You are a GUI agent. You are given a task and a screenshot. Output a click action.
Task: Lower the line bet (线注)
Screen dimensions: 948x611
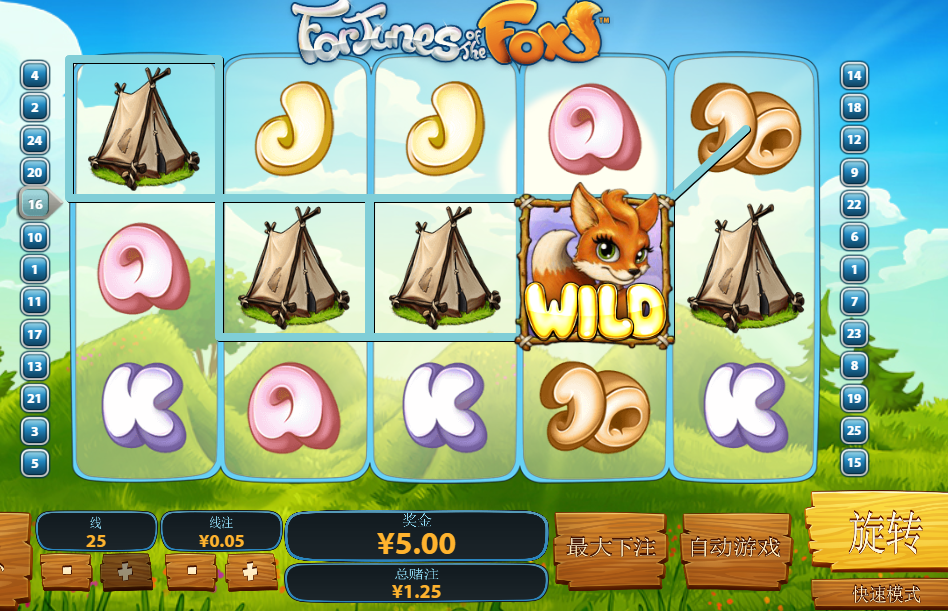191,571
